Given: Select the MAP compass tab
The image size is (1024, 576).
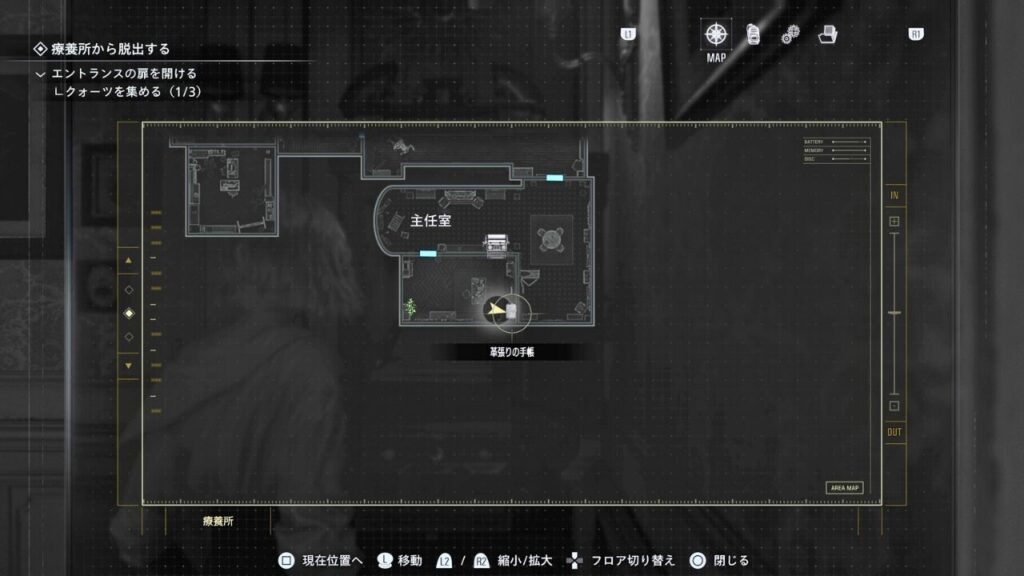Looking at the screenshot, I should (x=716, y=34).
